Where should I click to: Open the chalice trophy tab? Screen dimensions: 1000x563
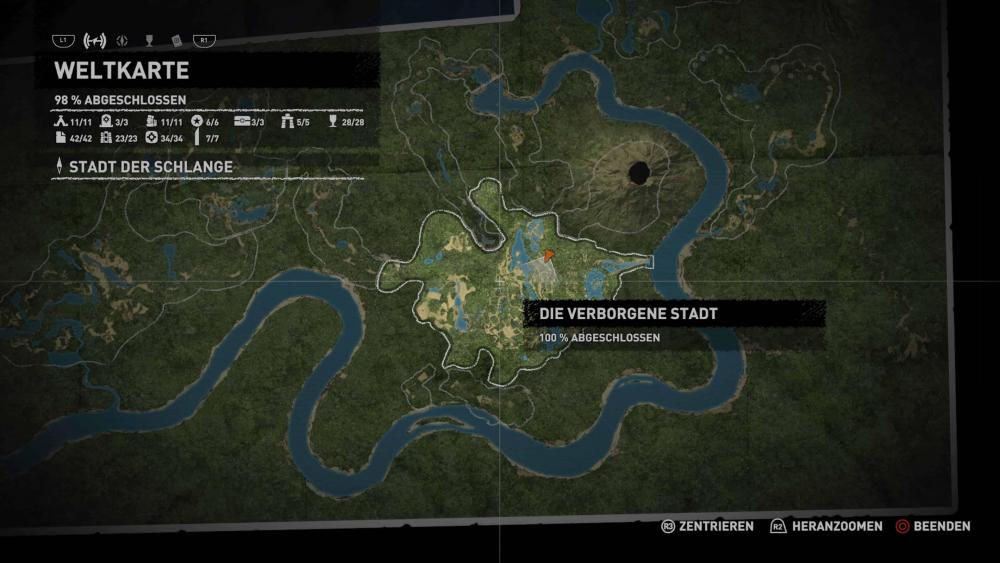(x=149, y=41)
